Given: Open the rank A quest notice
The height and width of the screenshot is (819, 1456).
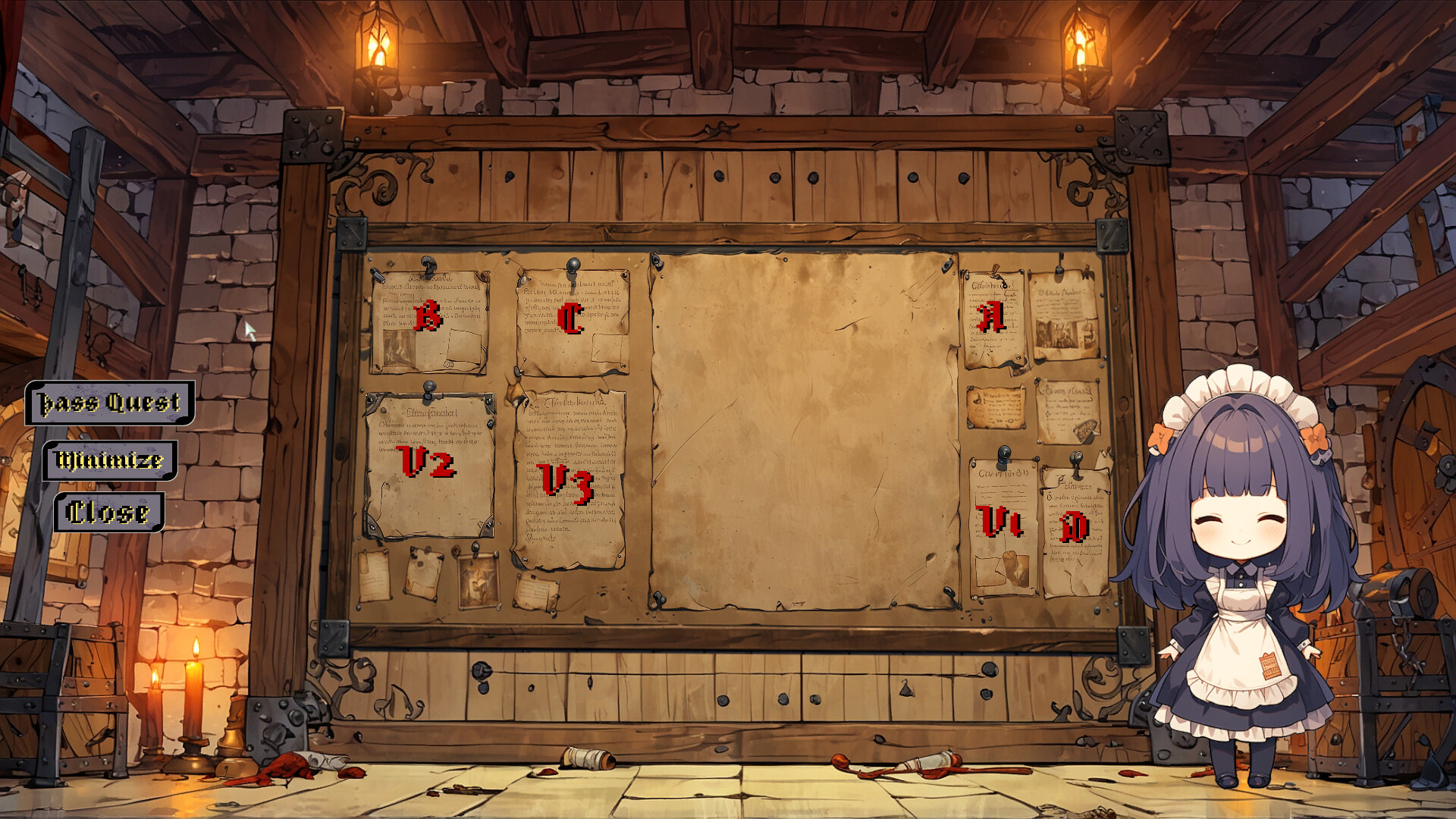Looking at the screenshot, I should 991,317.
